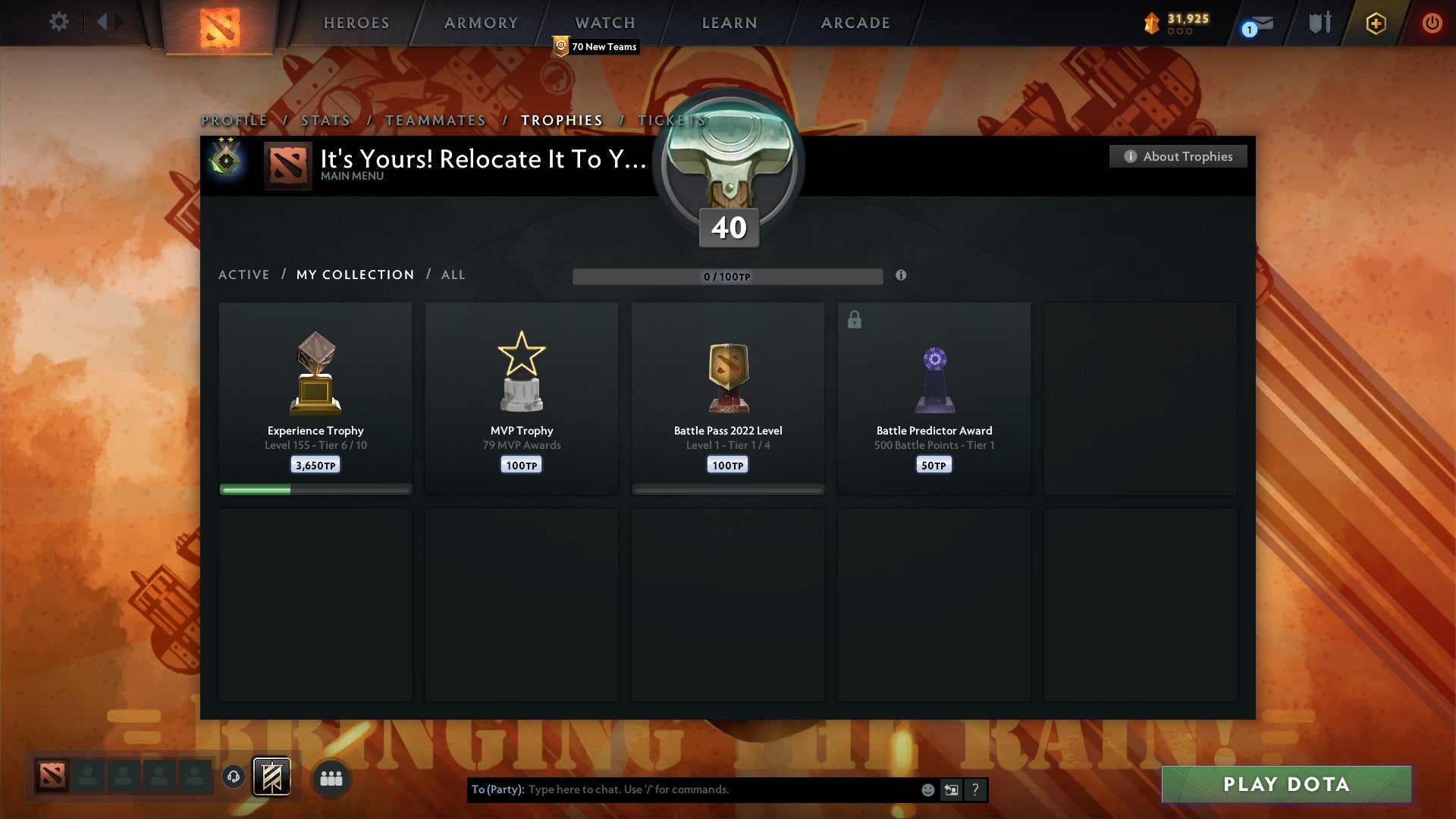Image resolution: width=1456 pixels, height=819 pixels.
Task: Select the guild banner icon near party slots
Action: click(x=271, y=776)
